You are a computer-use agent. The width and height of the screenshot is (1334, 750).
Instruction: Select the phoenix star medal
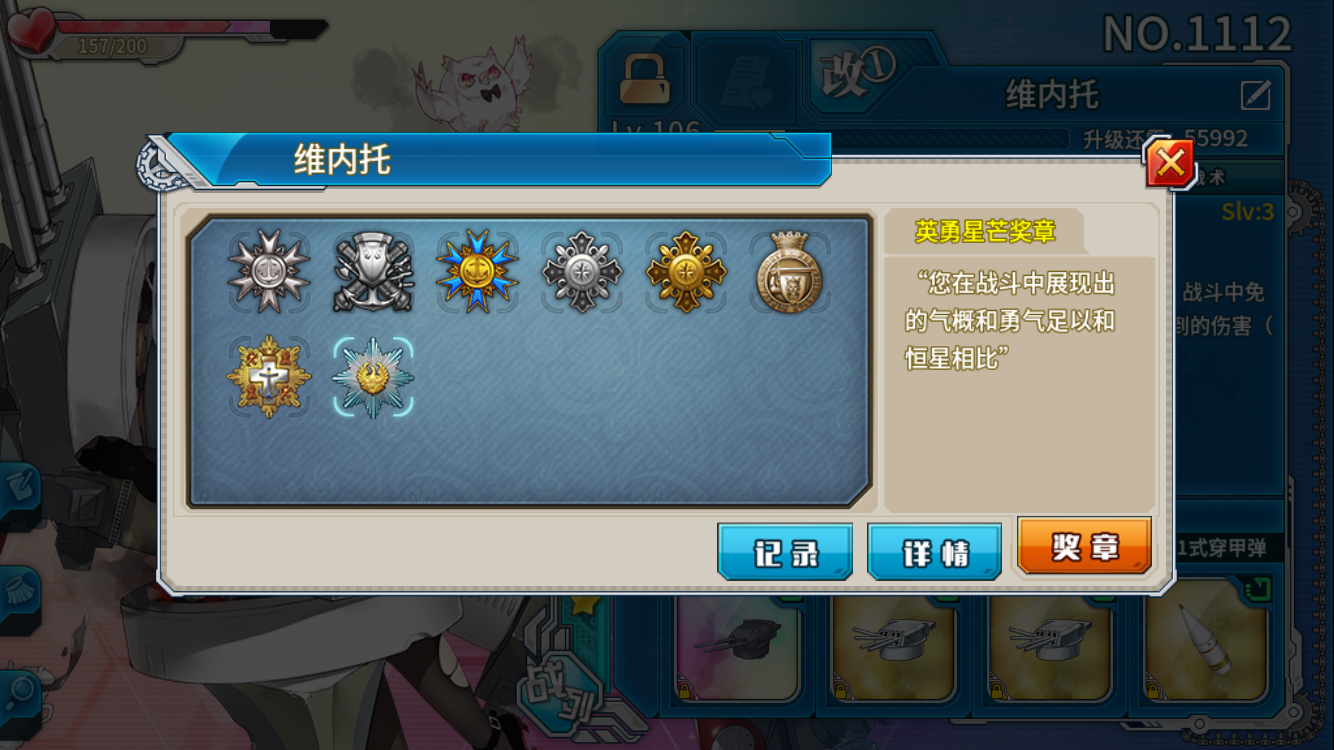374,375
